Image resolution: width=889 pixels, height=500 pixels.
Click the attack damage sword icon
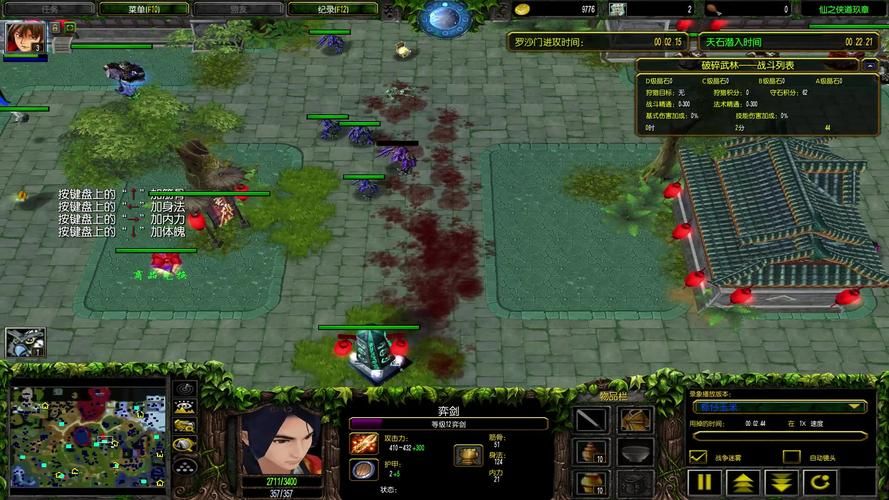[363, 443]
